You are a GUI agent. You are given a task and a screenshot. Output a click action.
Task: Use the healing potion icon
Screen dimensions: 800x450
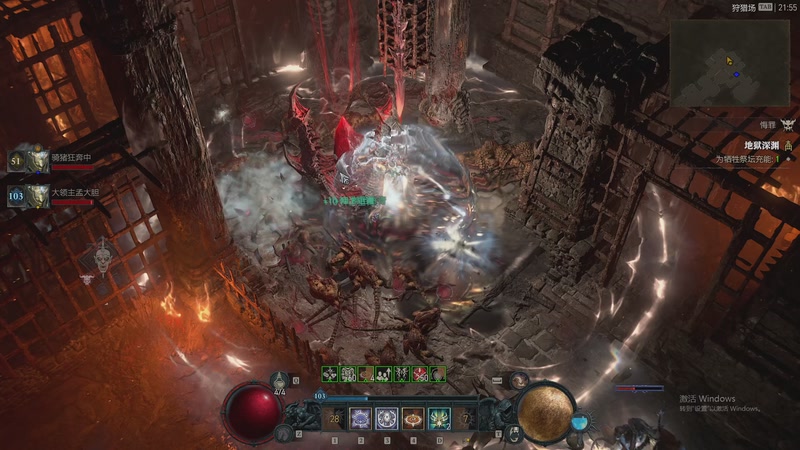[x=279, y=385]
